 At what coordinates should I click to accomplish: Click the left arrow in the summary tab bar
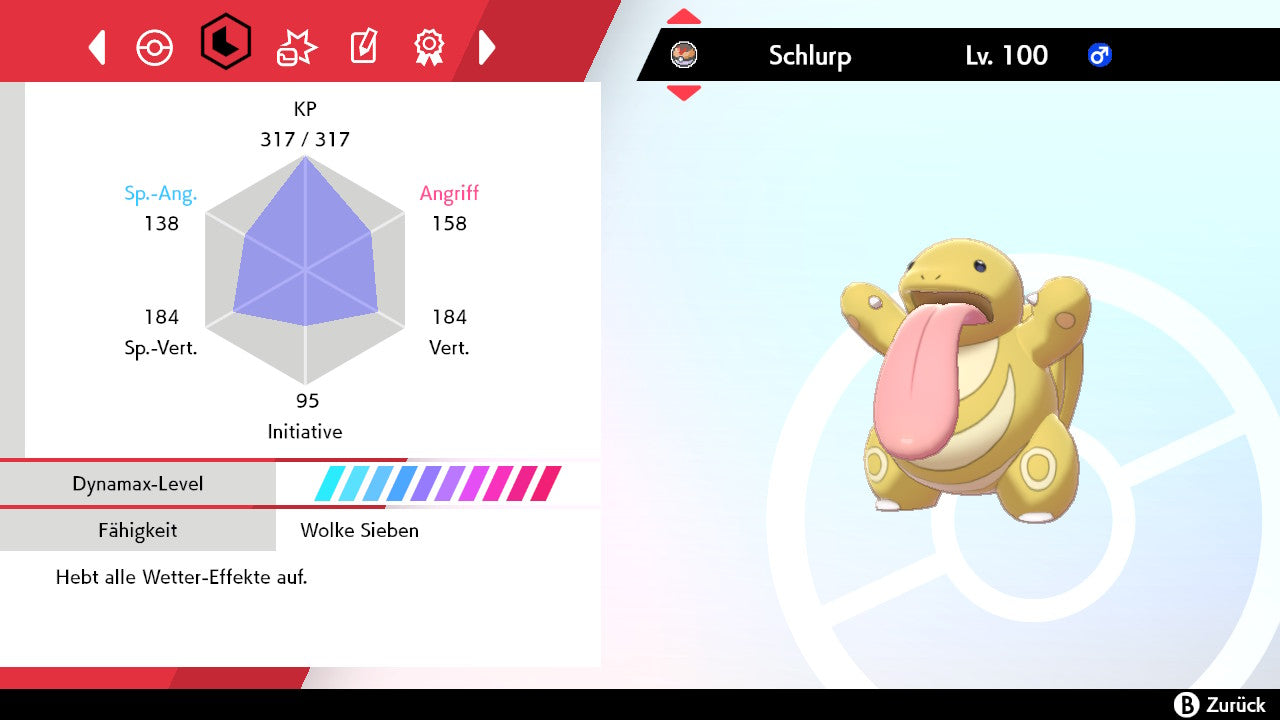coord(97,47)
